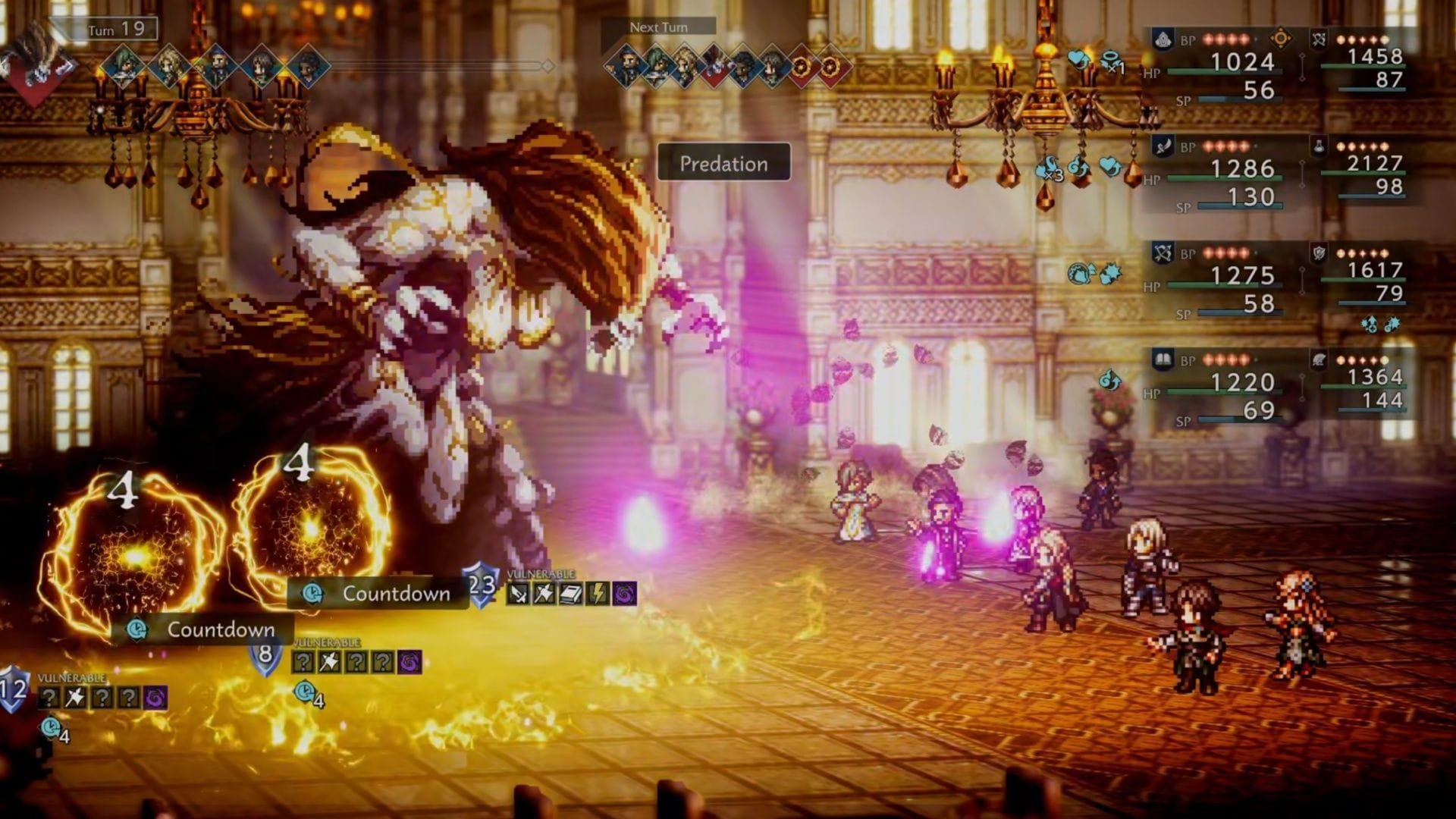Select the lightning weakness icon in the boss vulnerability row
The width and height of the screenshot is (1456, 819).
click(598, 595)
